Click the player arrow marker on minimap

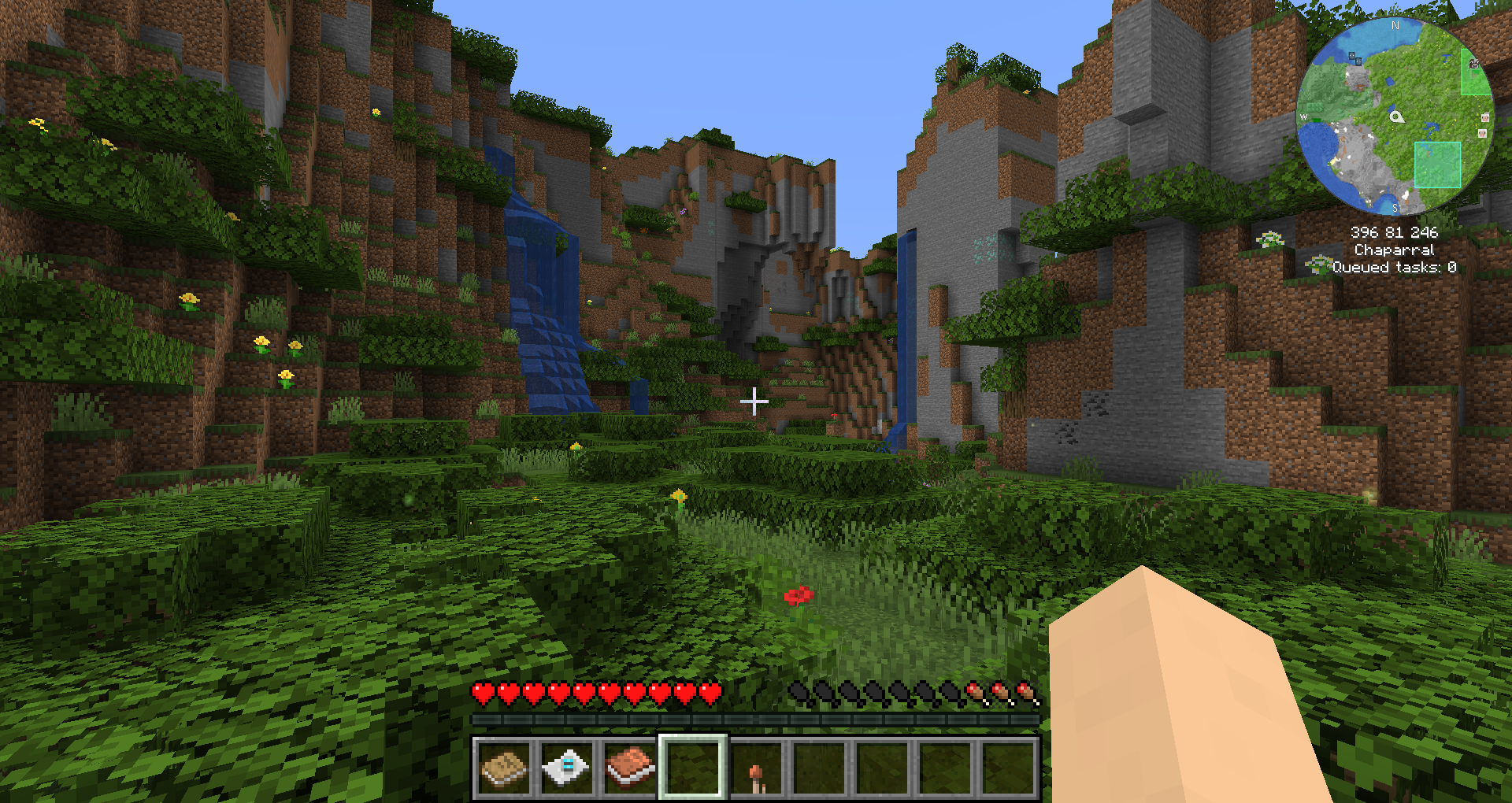(x=1396, y=117)
